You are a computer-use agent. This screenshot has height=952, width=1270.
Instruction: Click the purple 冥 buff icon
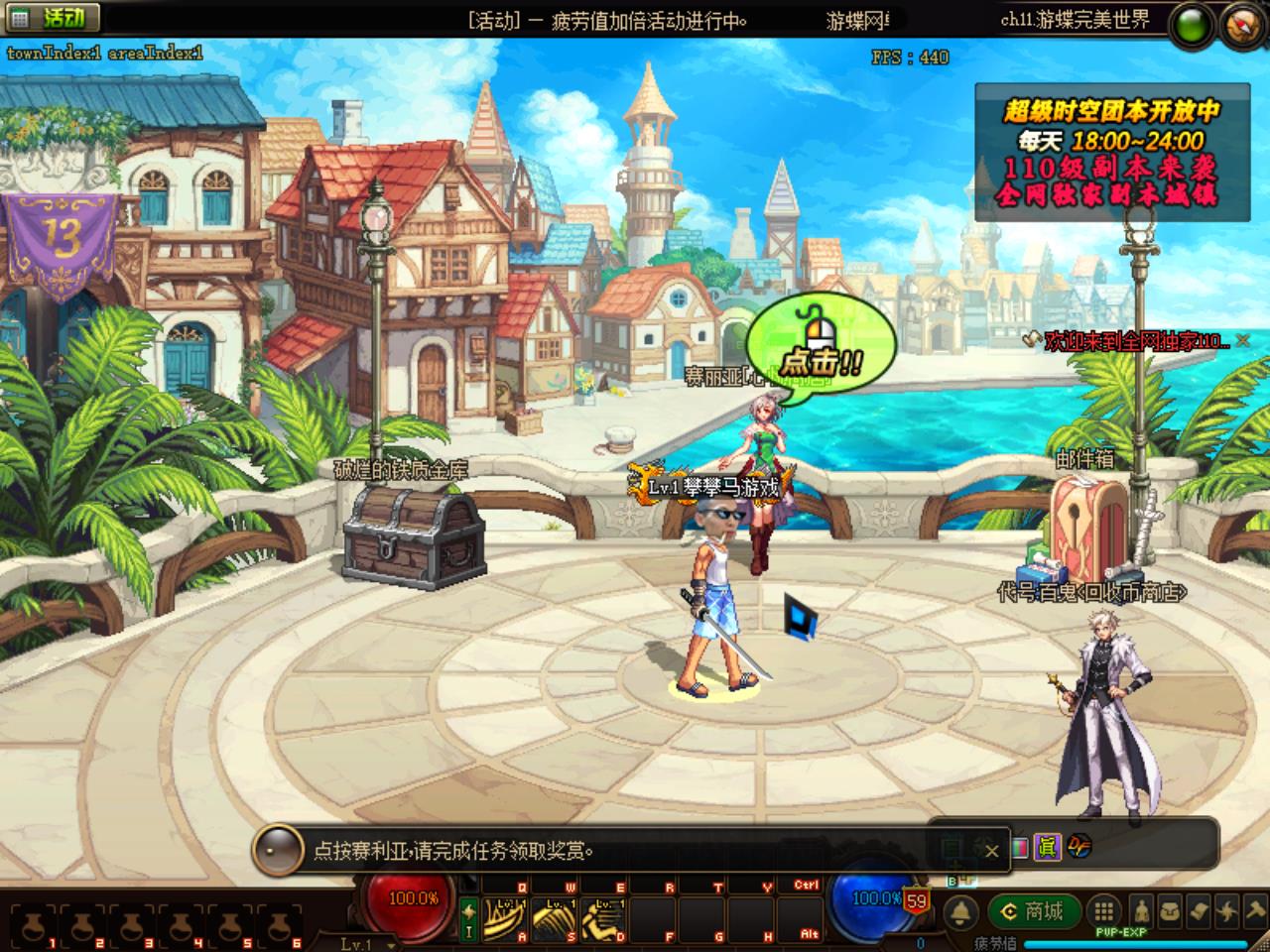1048,847
